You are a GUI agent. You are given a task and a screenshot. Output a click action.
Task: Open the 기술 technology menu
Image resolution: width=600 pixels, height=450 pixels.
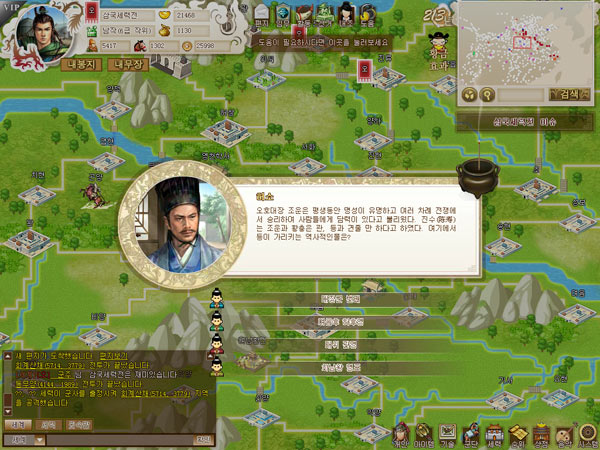click(x=447, y=432)
